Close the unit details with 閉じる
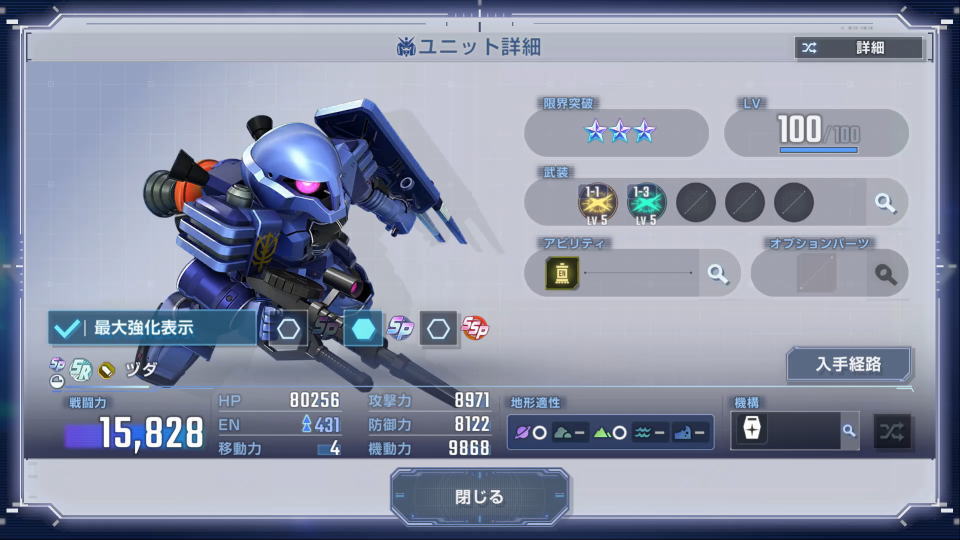This screenshot has width=960, height=540. (x=480, y=497)
